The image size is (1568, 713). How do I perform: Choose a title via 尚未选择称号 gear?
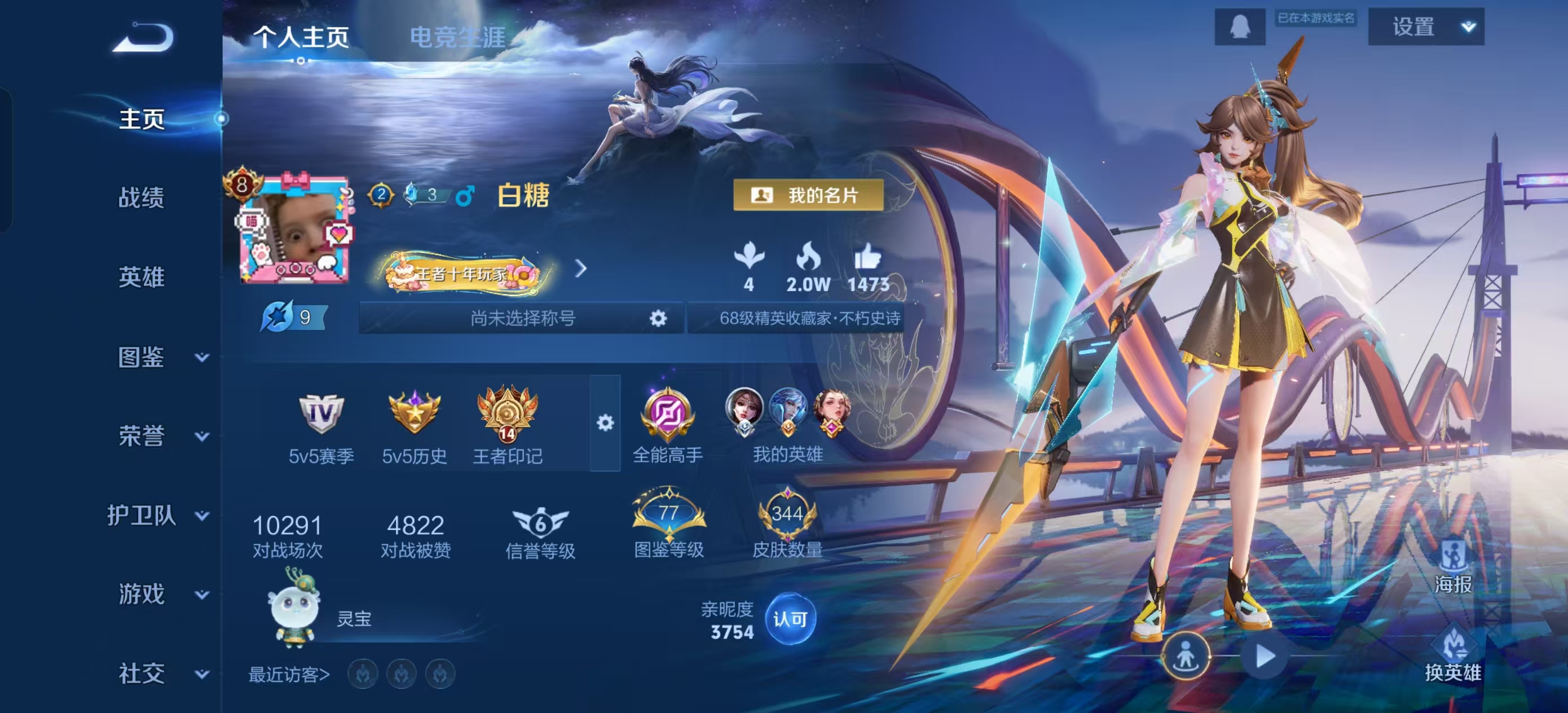(x=658, y=319)
